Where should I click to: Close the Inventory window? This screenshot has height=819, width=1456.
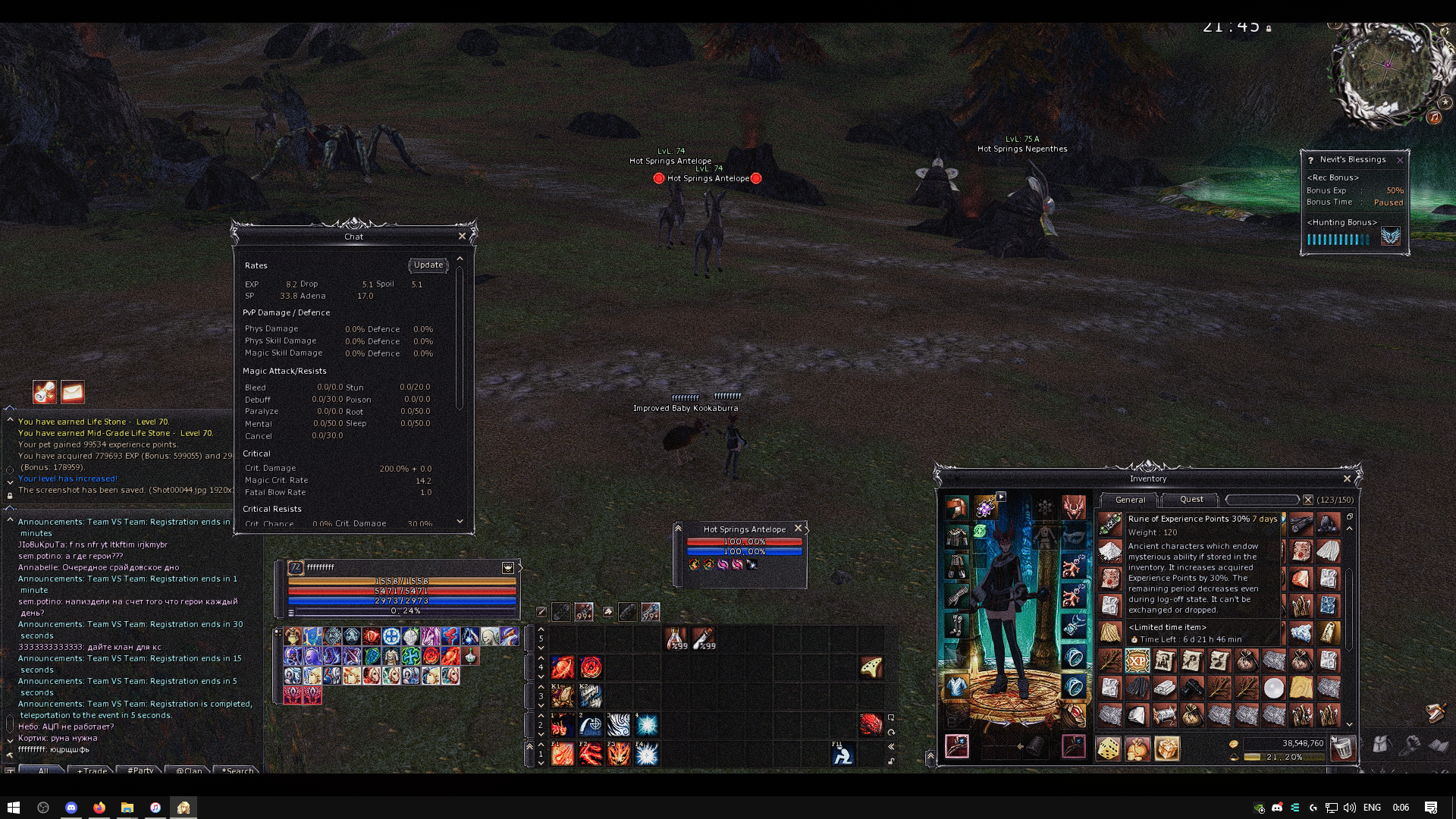[x=1347, y=479]
